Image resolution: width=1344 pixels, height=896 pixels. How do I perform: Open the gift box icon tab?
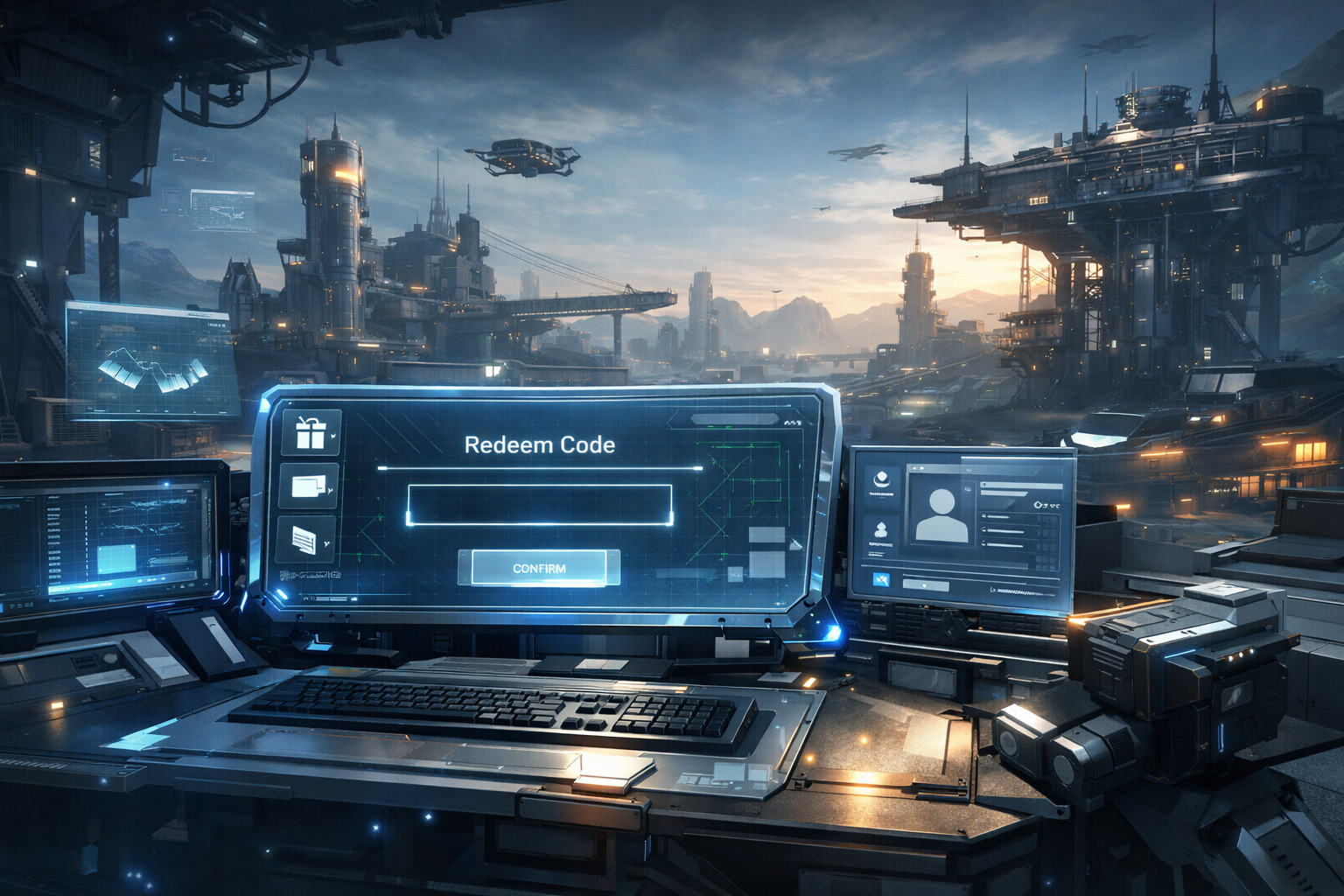coord(311,431)
